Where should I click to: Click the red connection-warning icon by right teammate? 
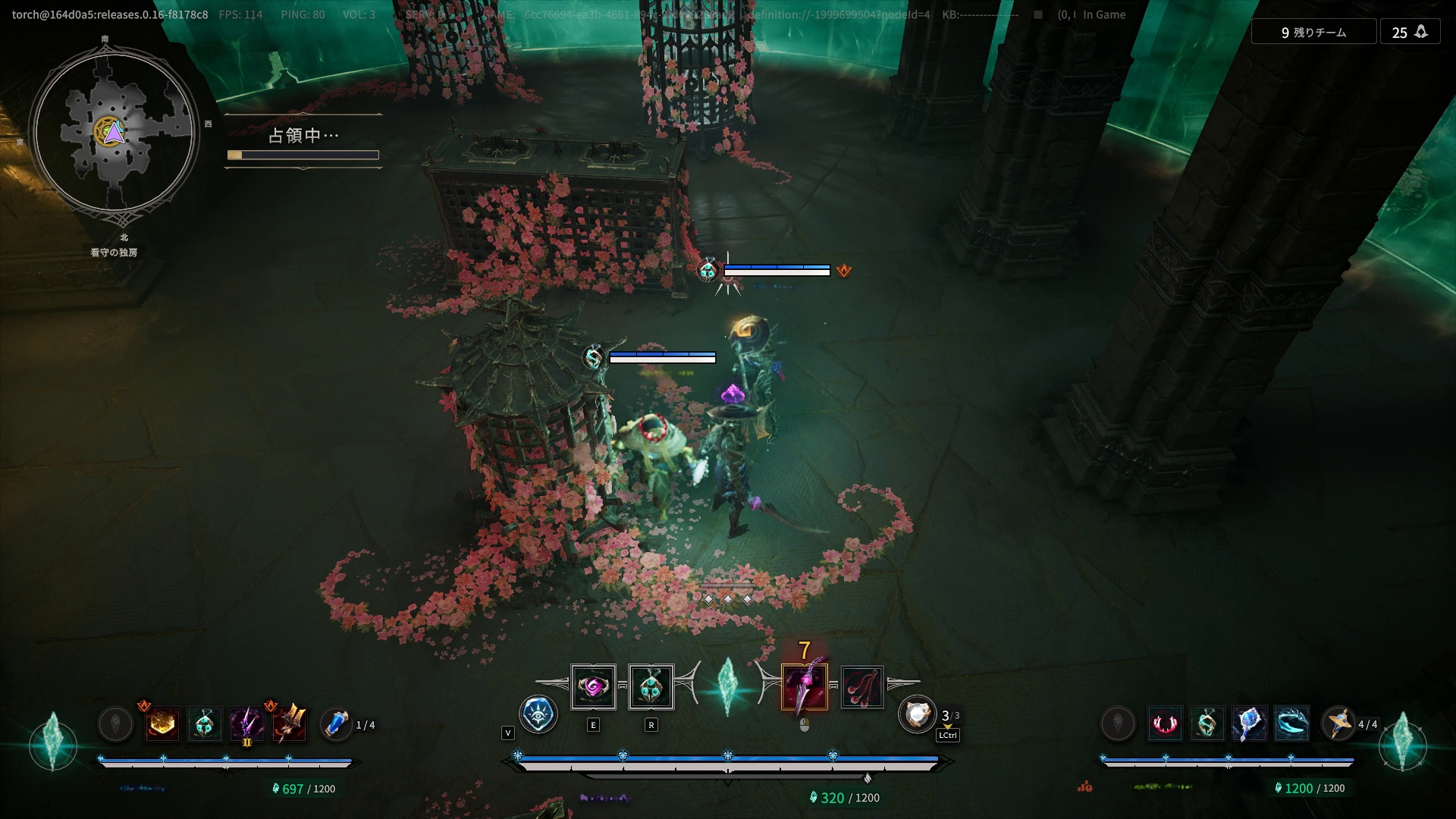(x=1085, y=787)
